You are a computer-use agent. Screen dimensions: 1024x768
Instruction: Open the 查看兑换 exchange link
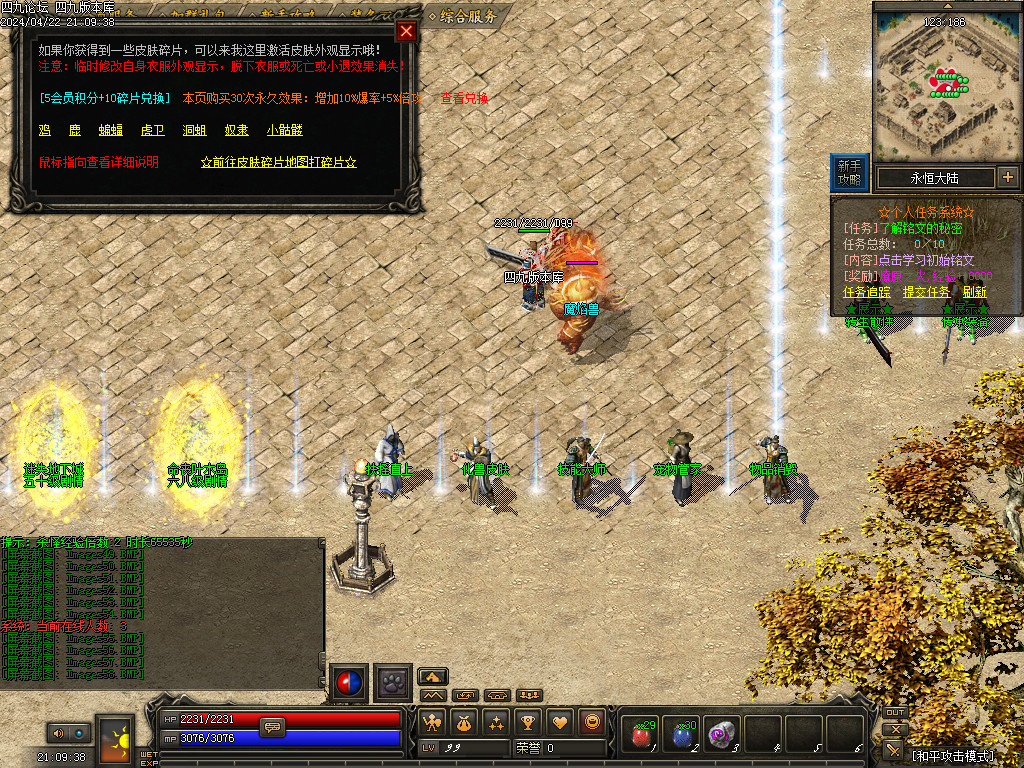(465, 98)
